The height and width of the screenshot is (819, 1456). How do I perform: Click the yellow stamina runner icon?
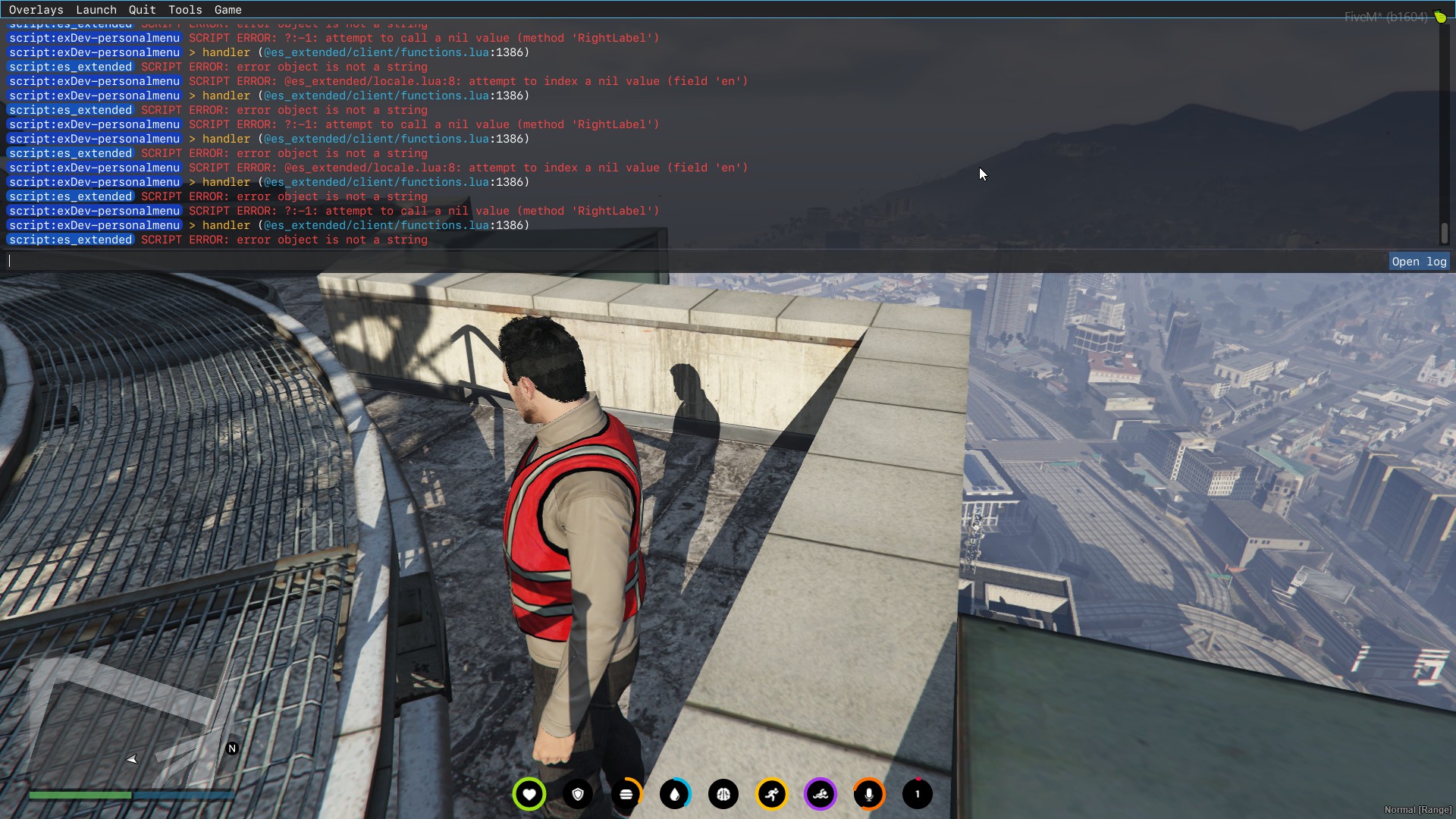771,794
